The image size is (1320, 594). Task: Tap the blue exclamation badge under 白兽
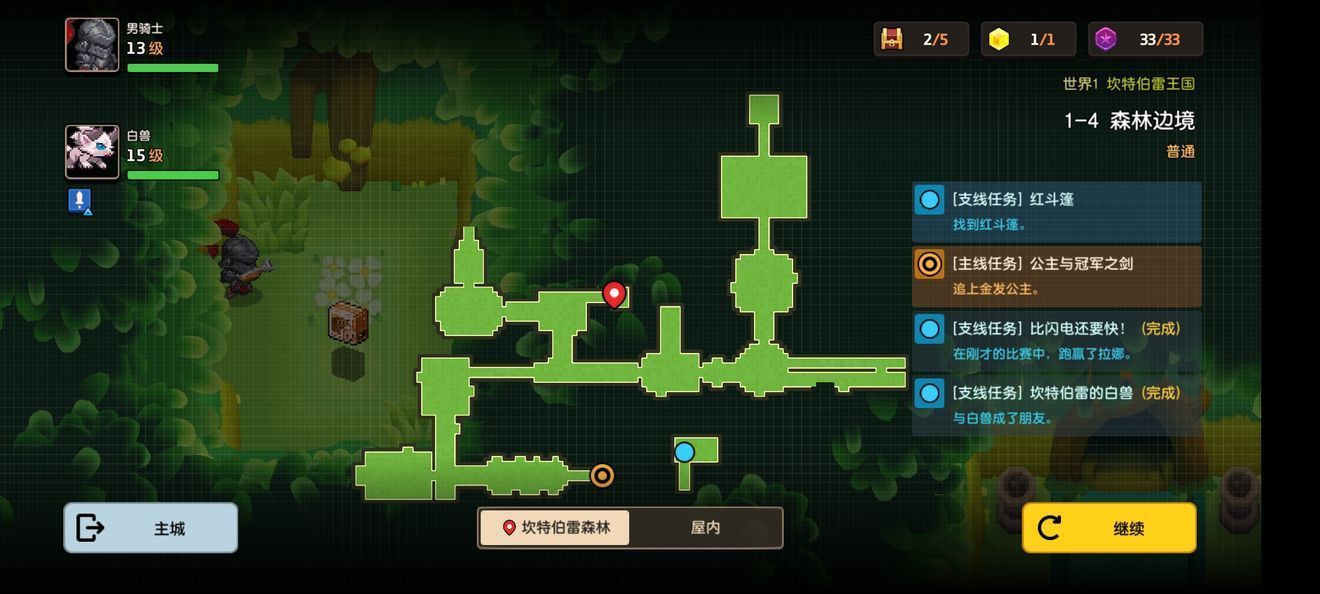click(x=80, y=201)
